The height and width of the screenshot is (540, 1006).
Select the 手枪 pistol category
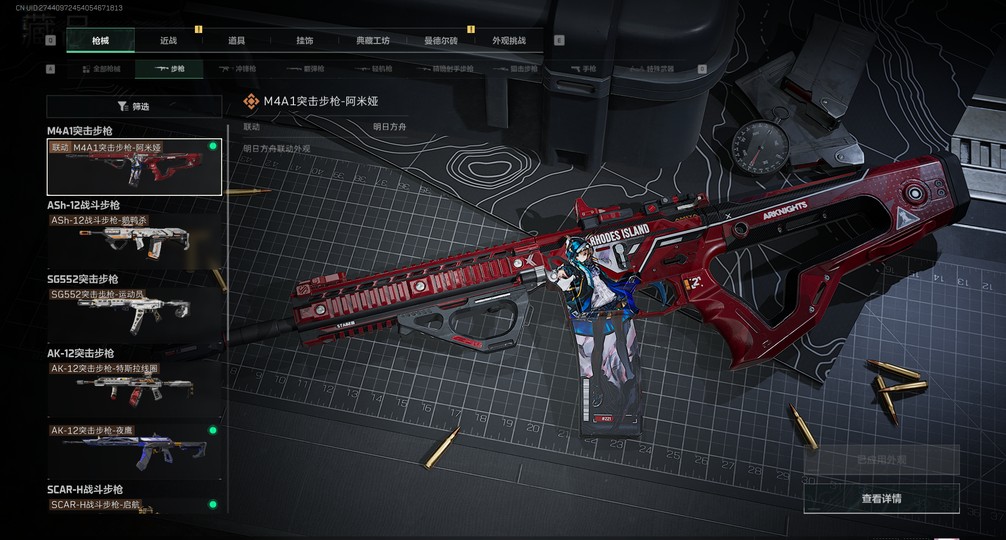click(588, 69)
